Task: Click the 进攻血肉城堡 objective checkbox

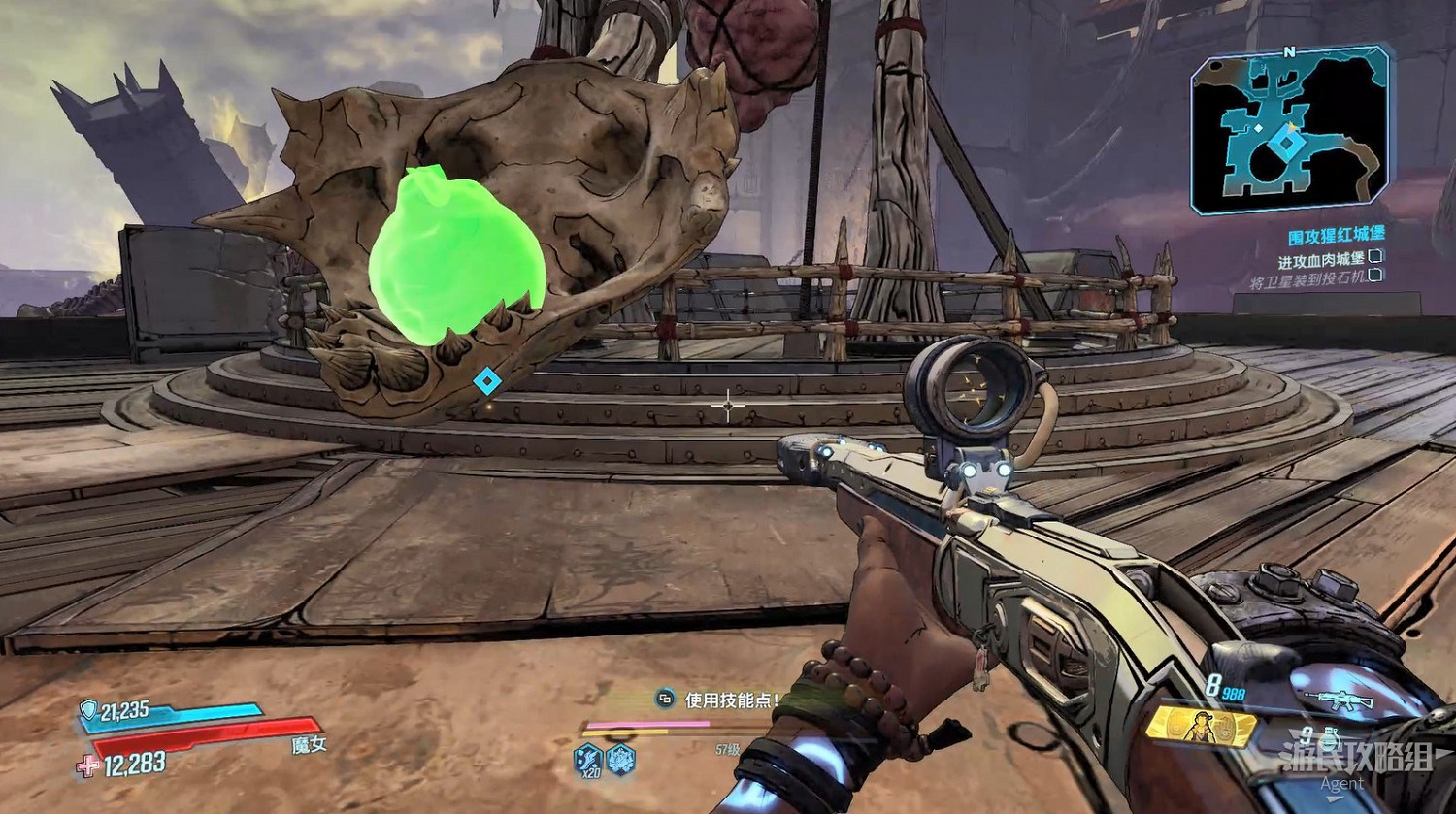Action: (x=1375, y=257)
